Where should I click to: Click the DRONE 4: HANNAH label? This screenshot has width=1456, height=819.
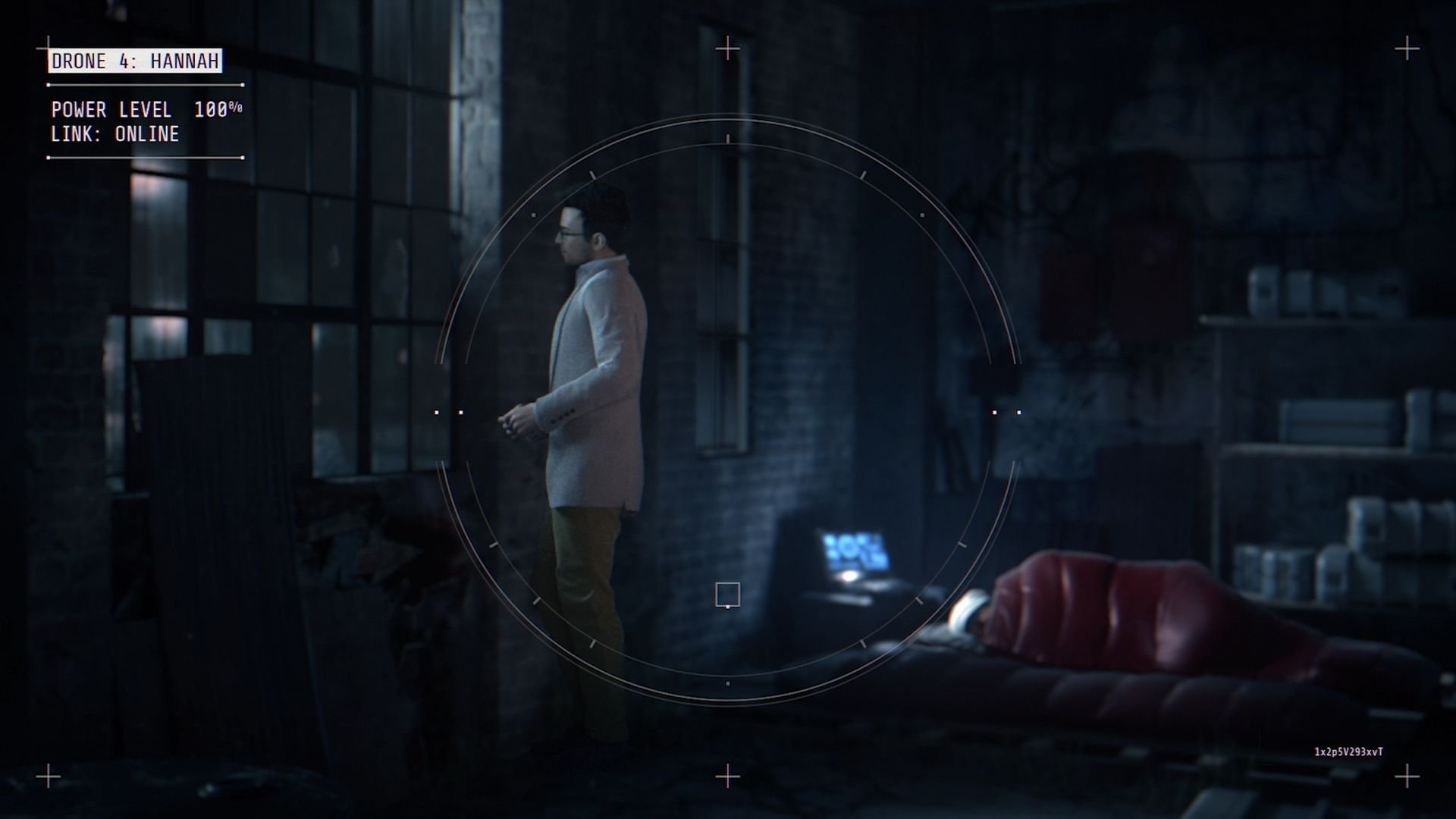pyautogui.click(x=135, y=62)
